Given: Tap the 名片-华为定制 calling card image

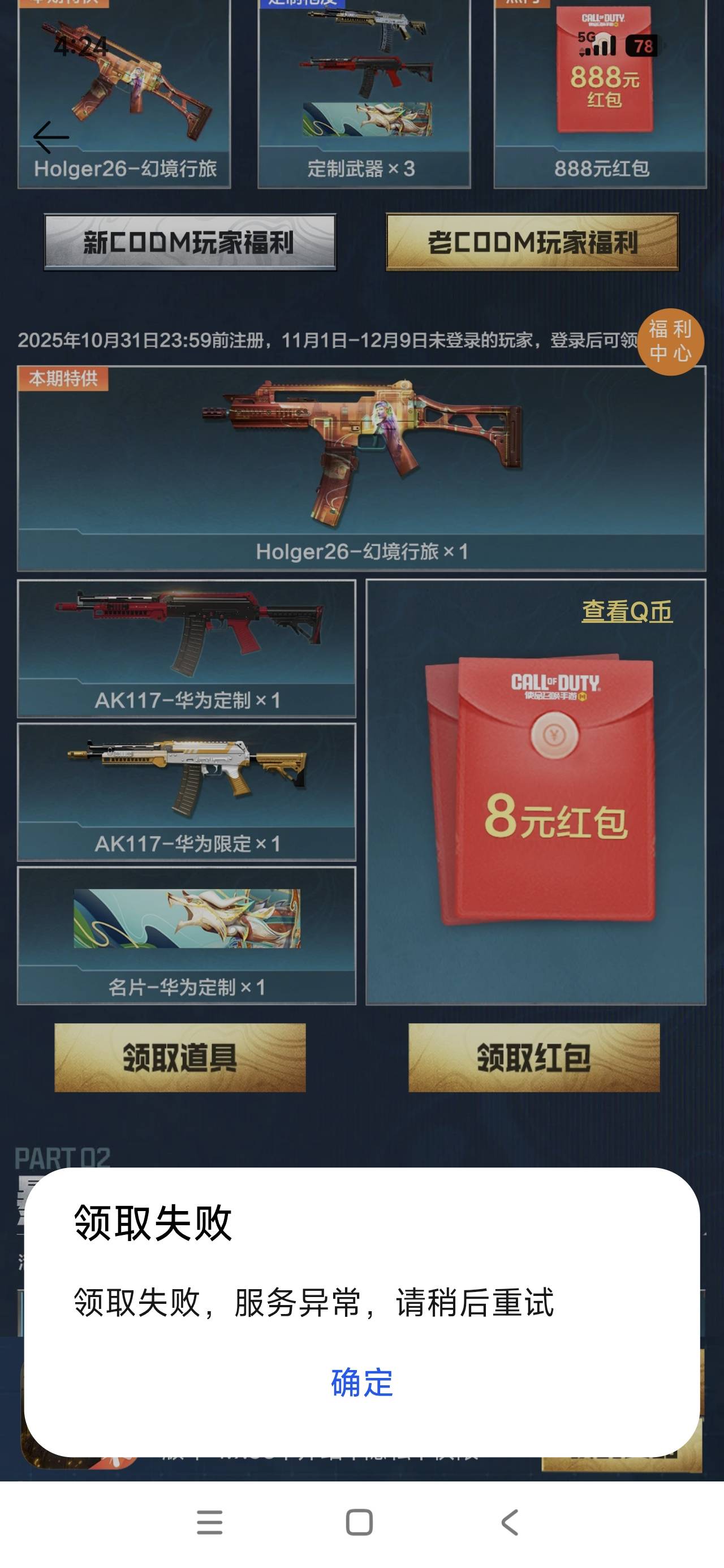Looking at the screenshot, I should point(188,919).
